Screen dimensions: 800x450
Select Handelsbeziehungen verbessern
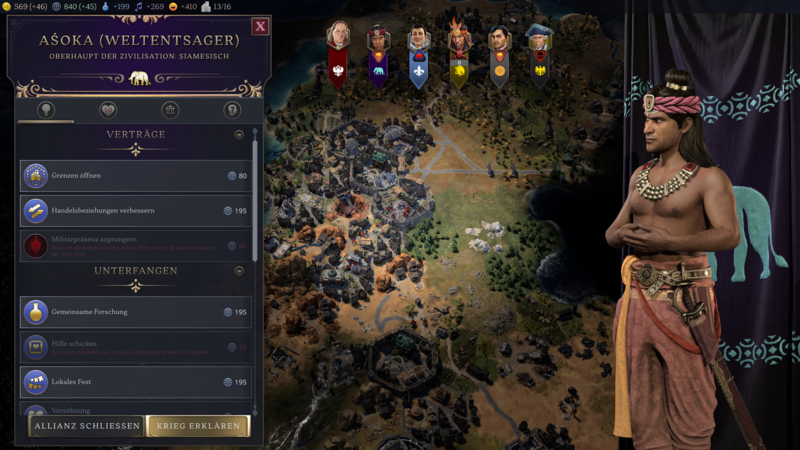tap(136, 211)
